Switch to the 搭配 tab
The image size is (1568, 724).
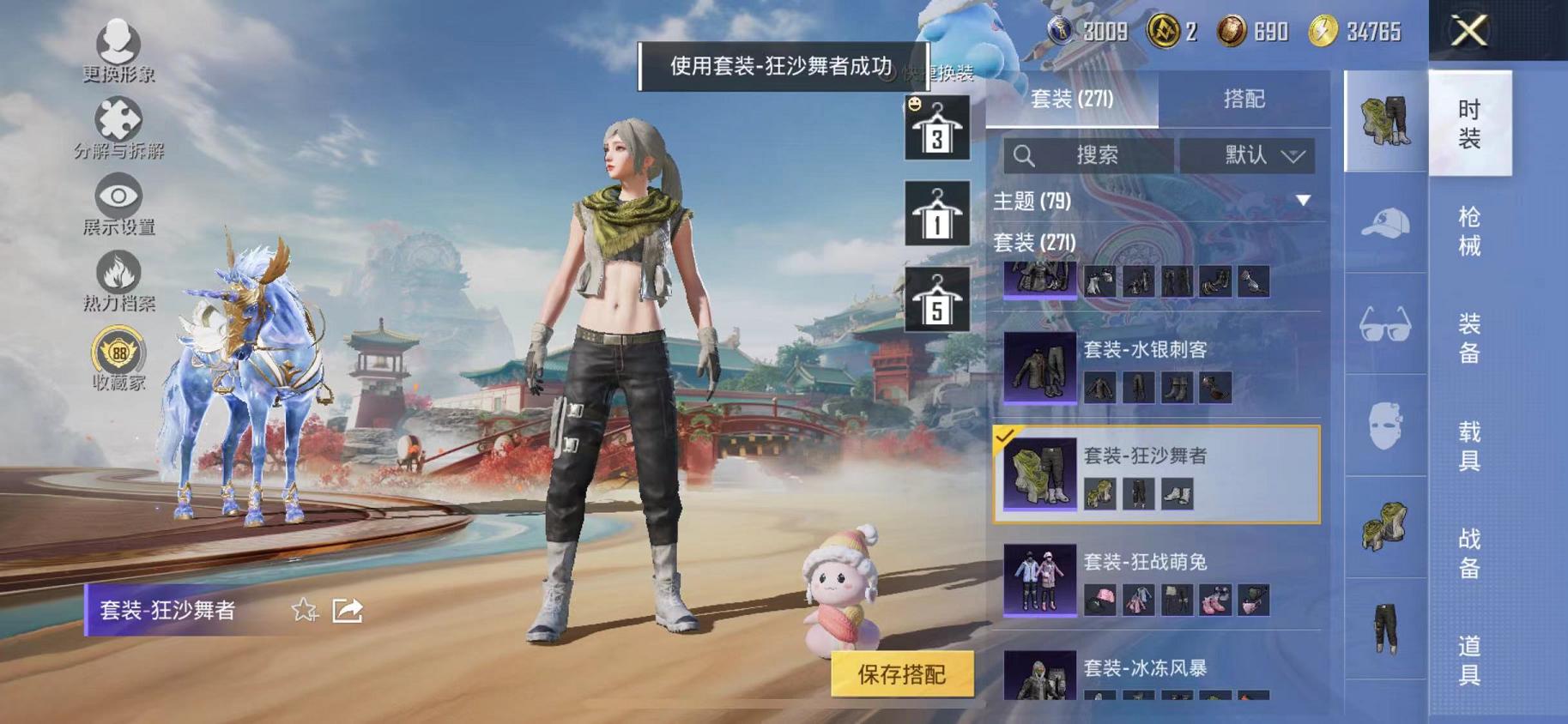point(1244,97)
